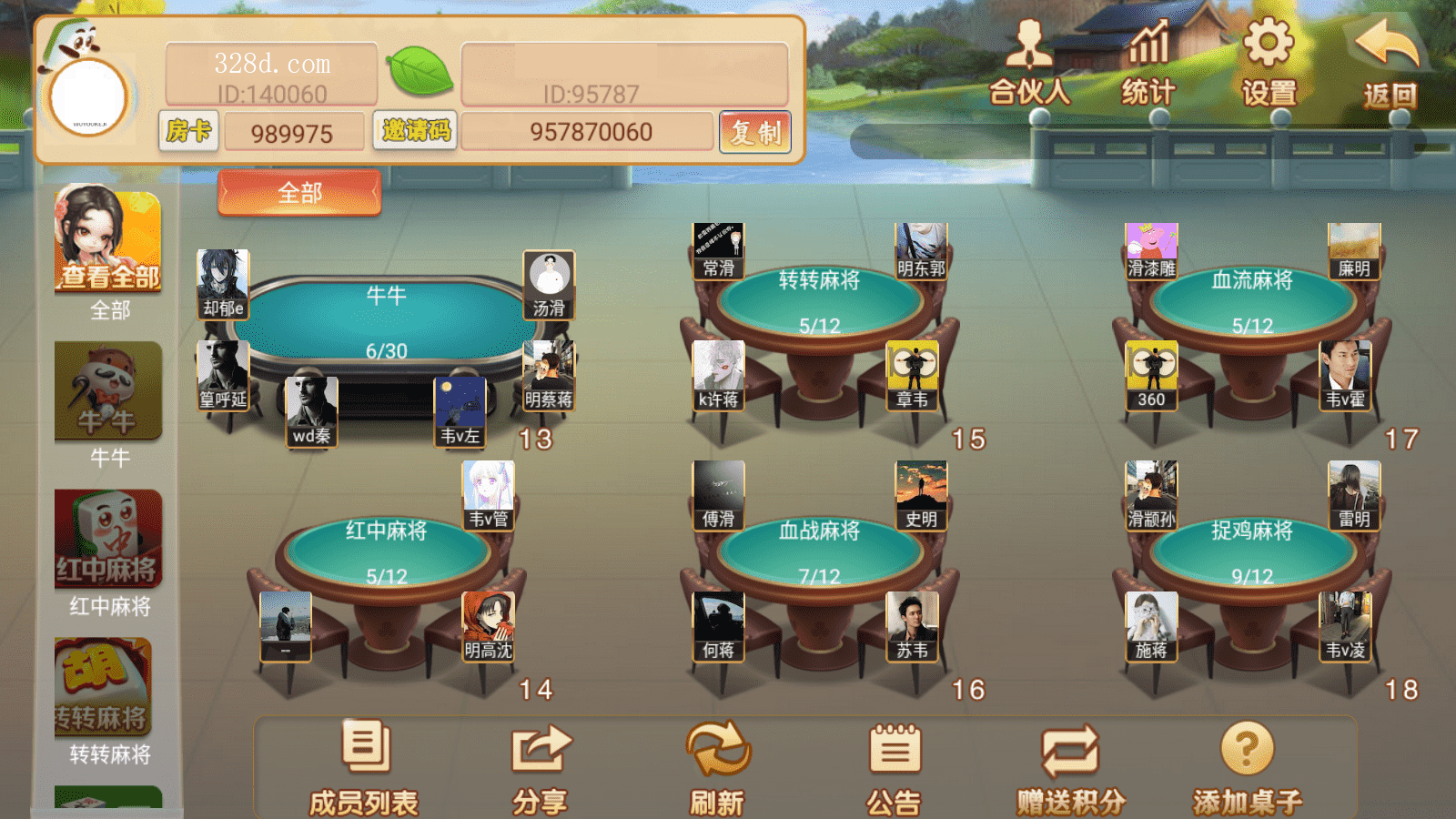Open the 统计 statistics screen
Viewport: 1456px width, 819px height.
point(1148,62)
